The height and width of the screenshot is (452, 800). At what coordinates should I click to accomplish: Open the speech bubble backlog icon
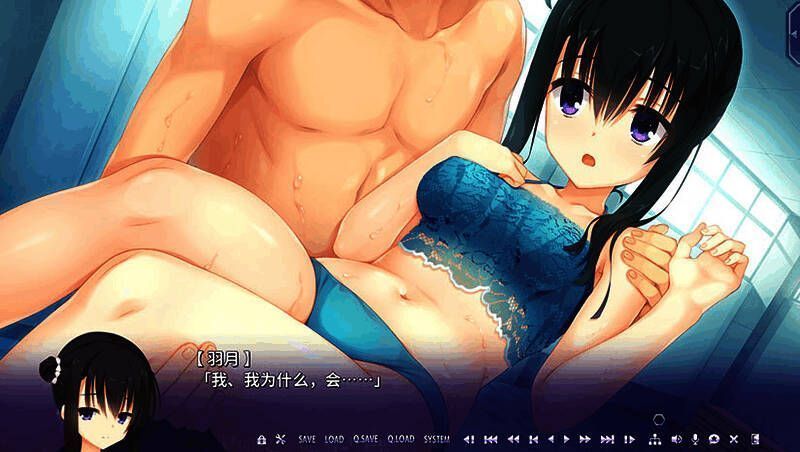coord(714,439)
